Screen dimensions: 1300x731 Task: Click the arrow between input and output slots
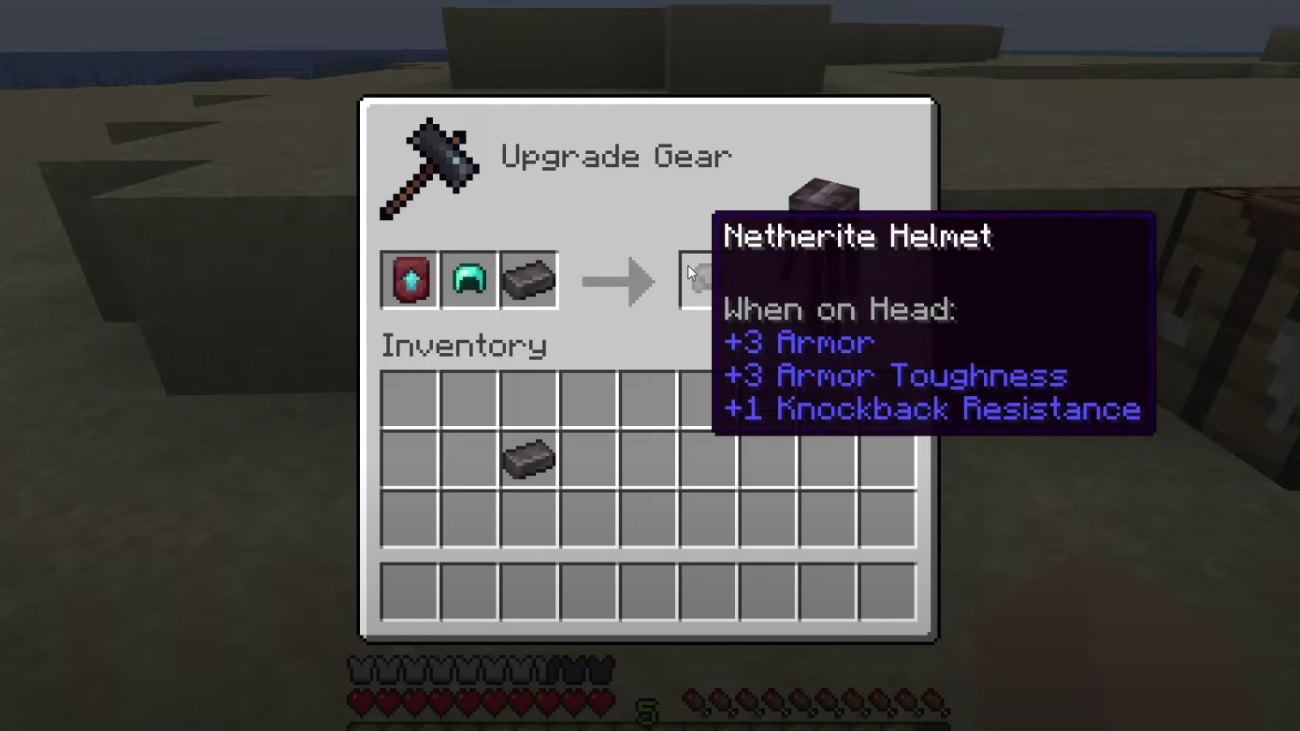pos(618,281)
